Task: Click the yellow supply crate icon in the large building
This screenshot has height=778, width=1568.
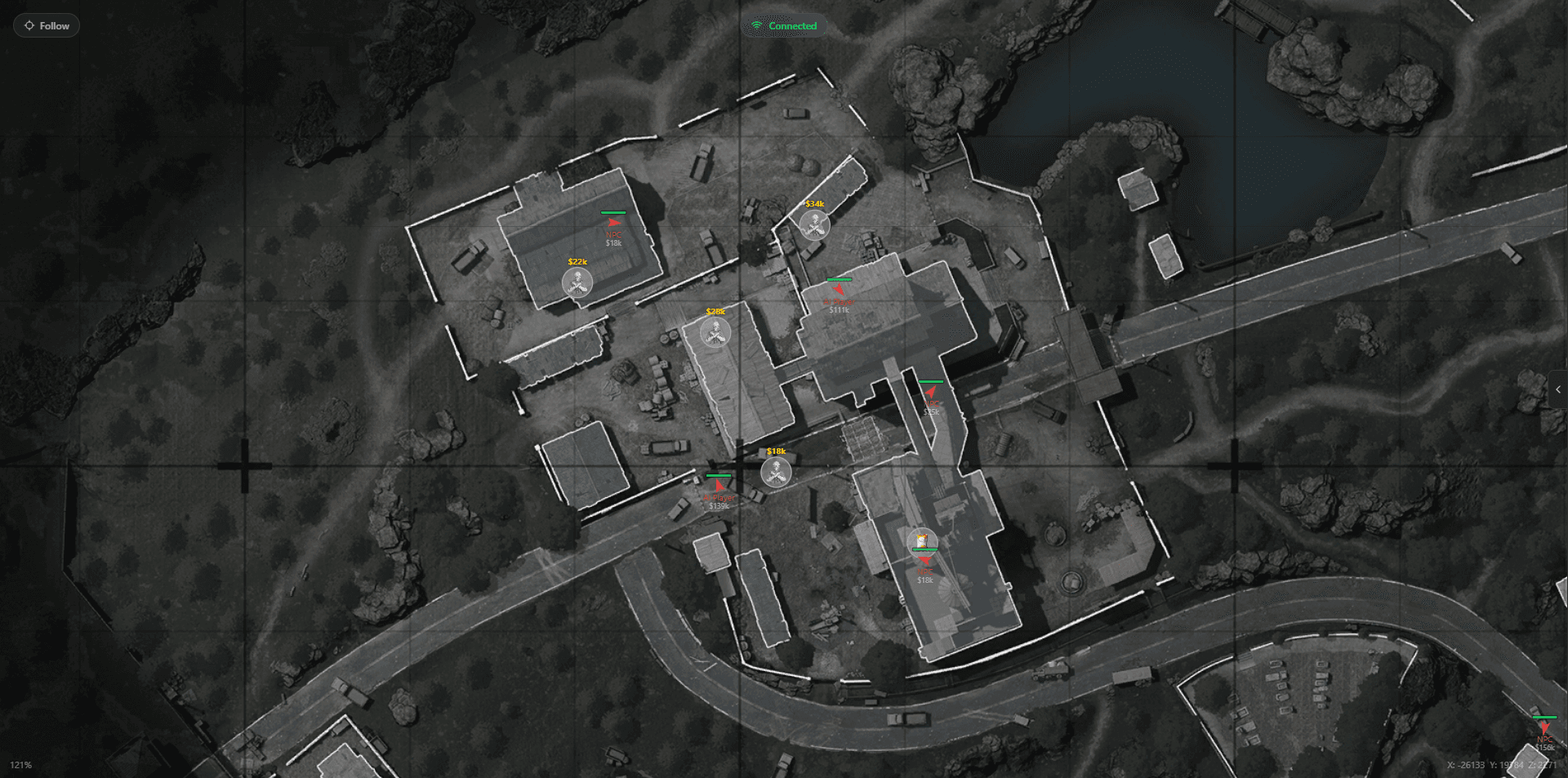Action: click(x=924, y=540)
